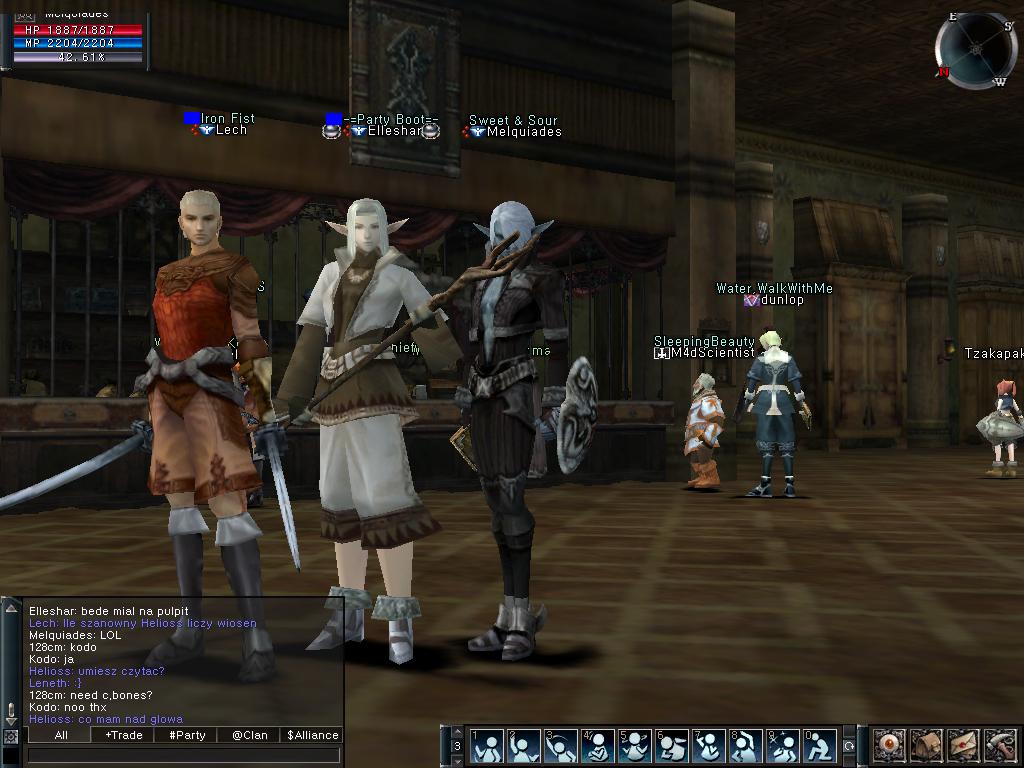1024x768 pixels.
Task: Activate the emote in hotbar slot 0
Action: coord(819,746)
